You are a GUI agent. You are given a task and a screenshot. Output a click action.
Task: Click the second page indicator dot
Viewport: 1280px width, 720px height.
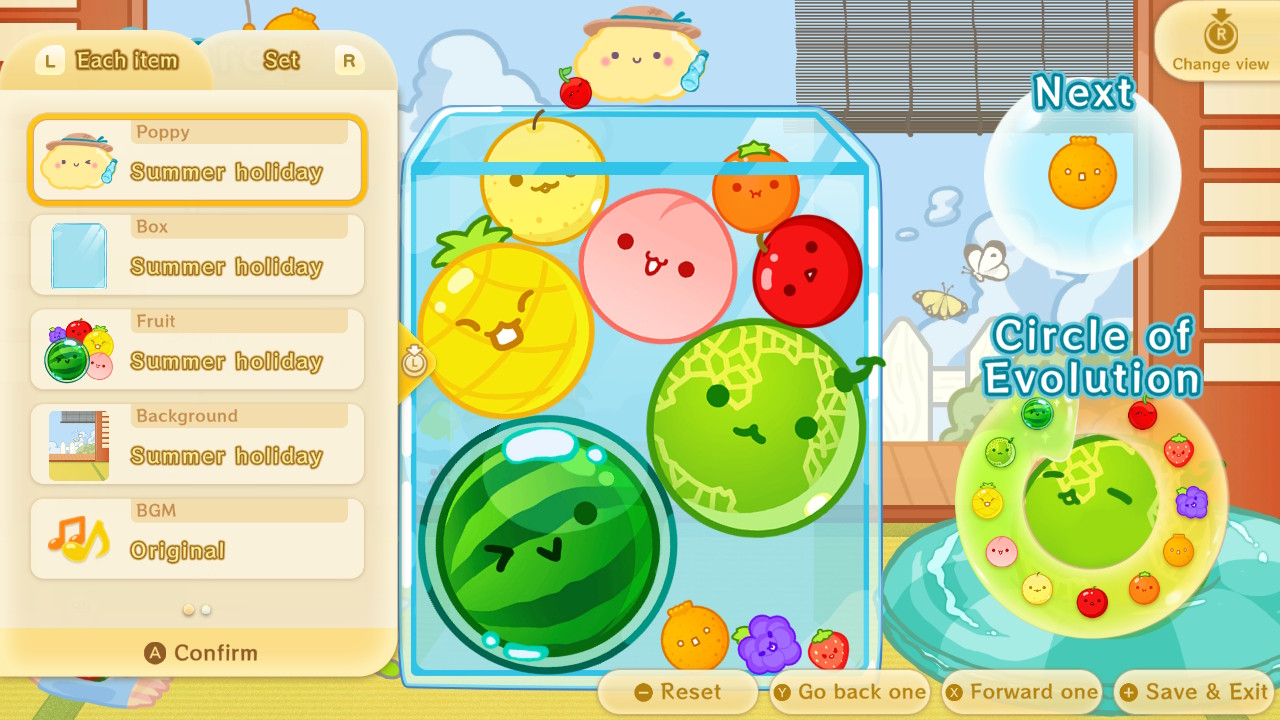205,608
